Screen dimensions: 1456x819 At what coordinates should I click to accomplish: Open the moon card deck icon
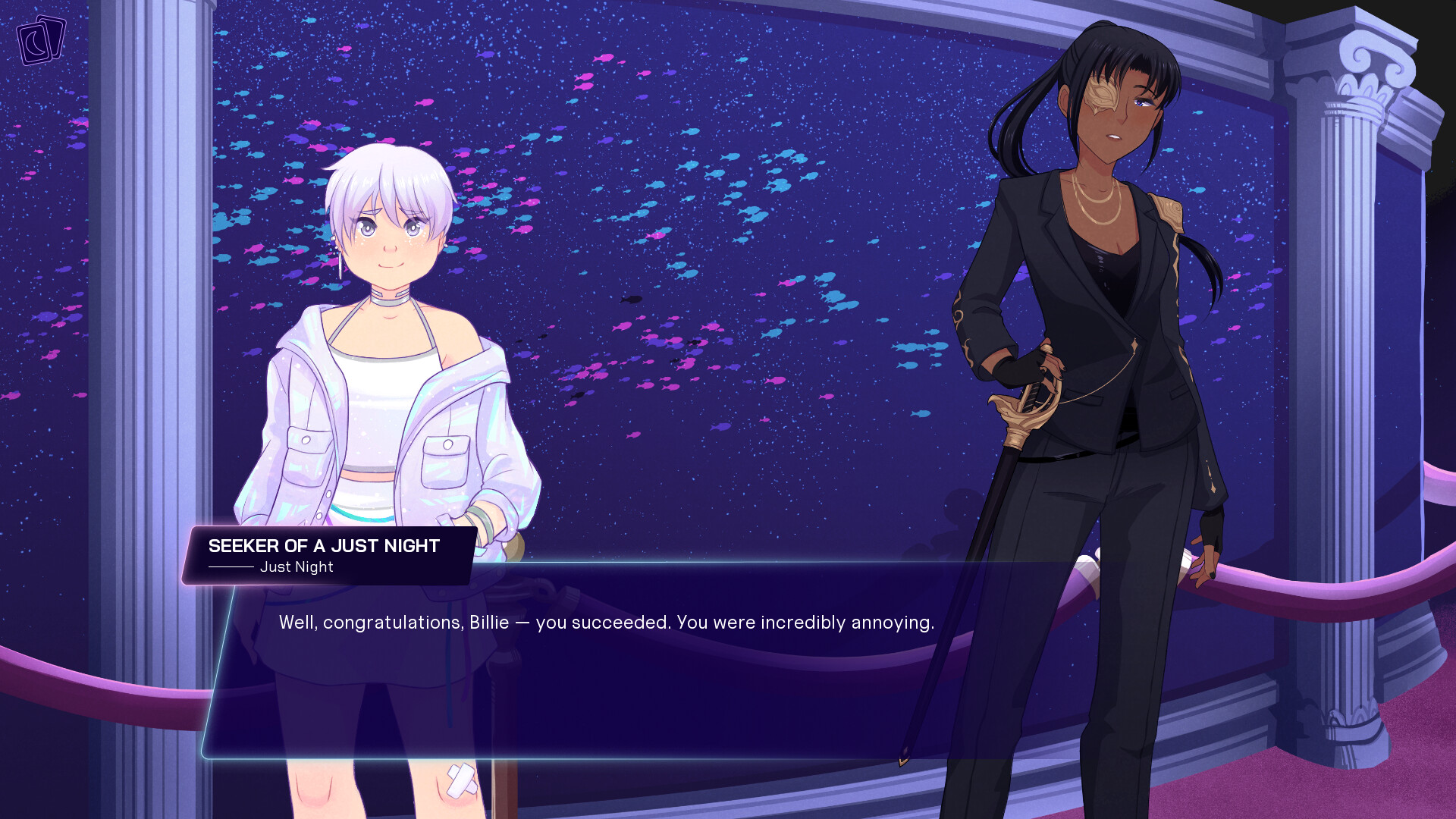(41, 40)
